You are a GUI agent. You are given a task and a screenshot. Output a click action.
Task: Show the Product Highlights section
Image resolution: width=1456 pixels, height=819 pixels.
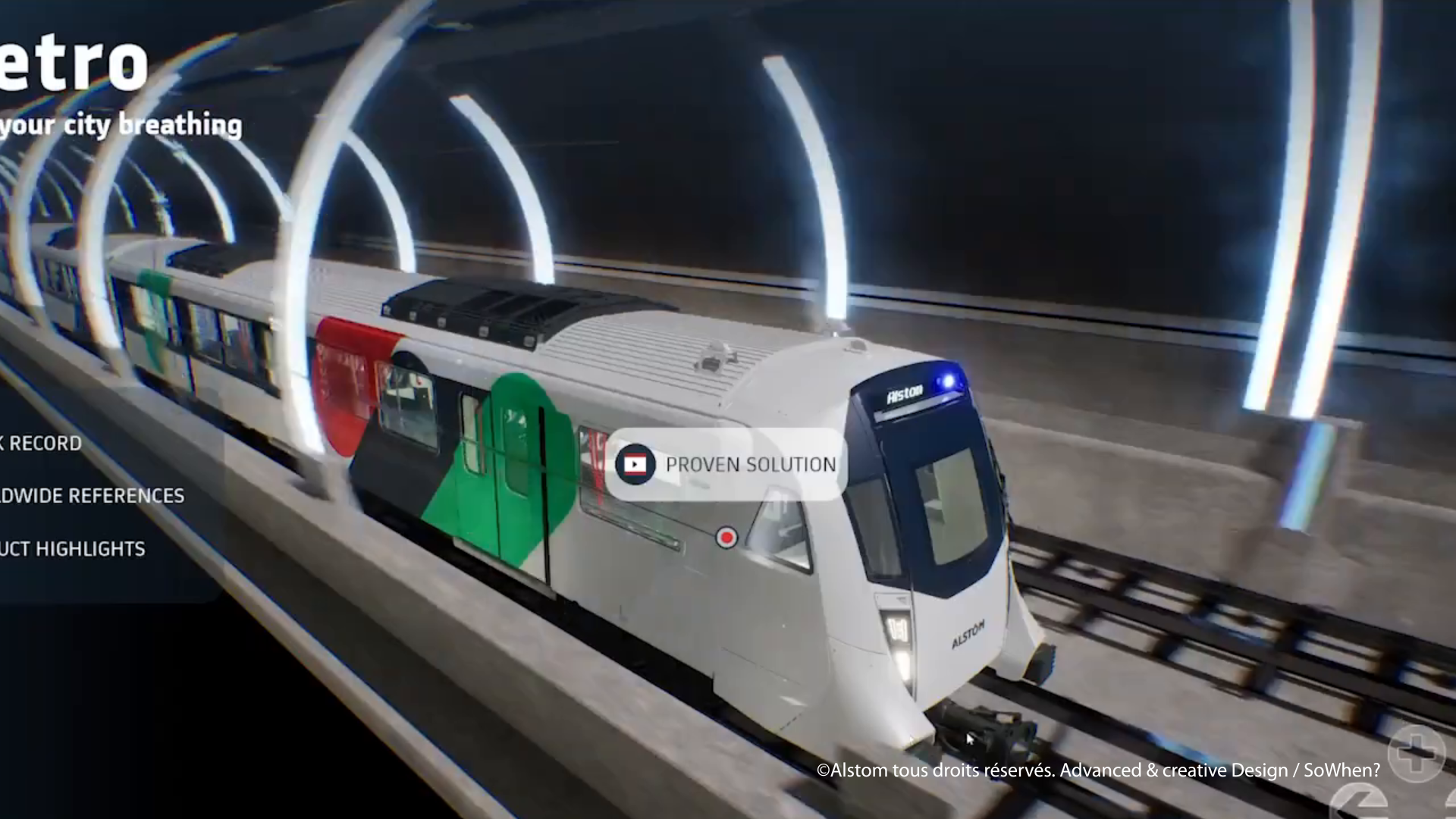click(x=72, y=549)
